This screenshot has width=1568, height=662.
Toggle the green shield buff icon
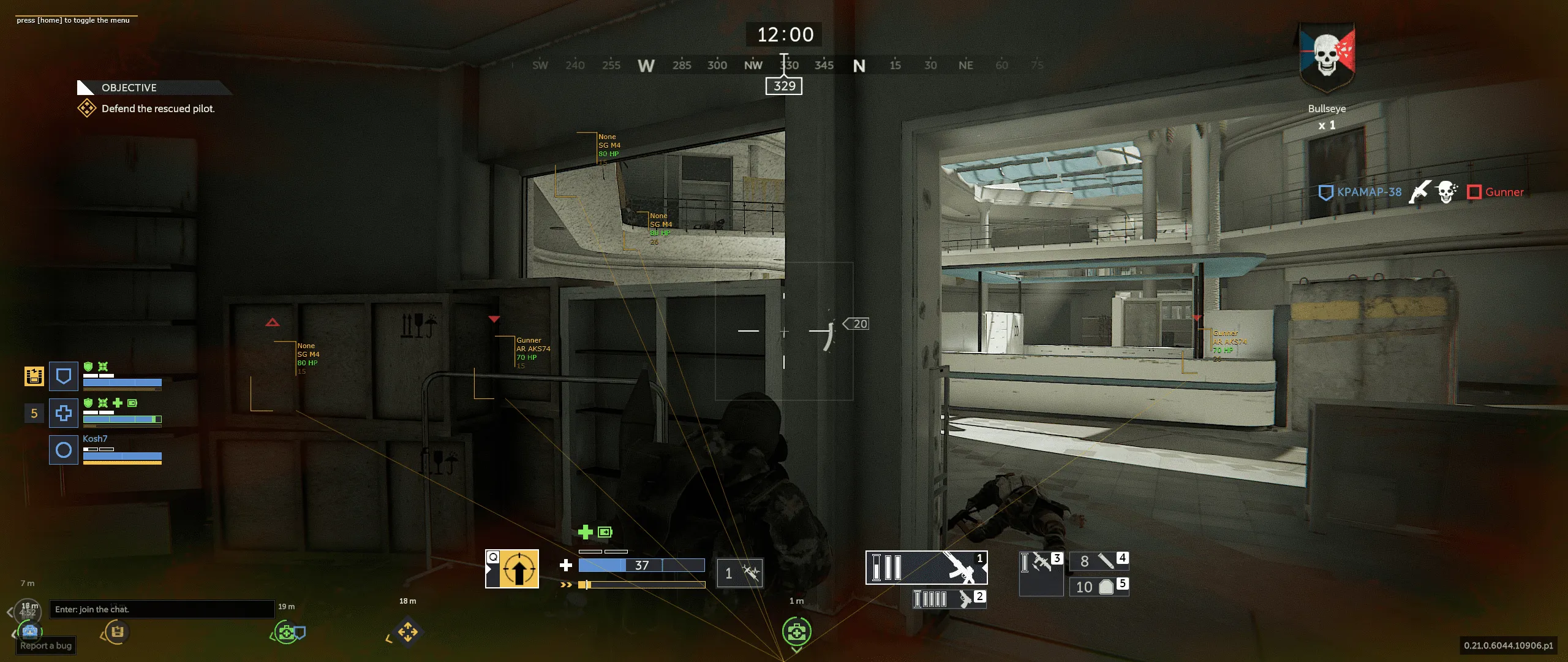[x=88, y=403]
